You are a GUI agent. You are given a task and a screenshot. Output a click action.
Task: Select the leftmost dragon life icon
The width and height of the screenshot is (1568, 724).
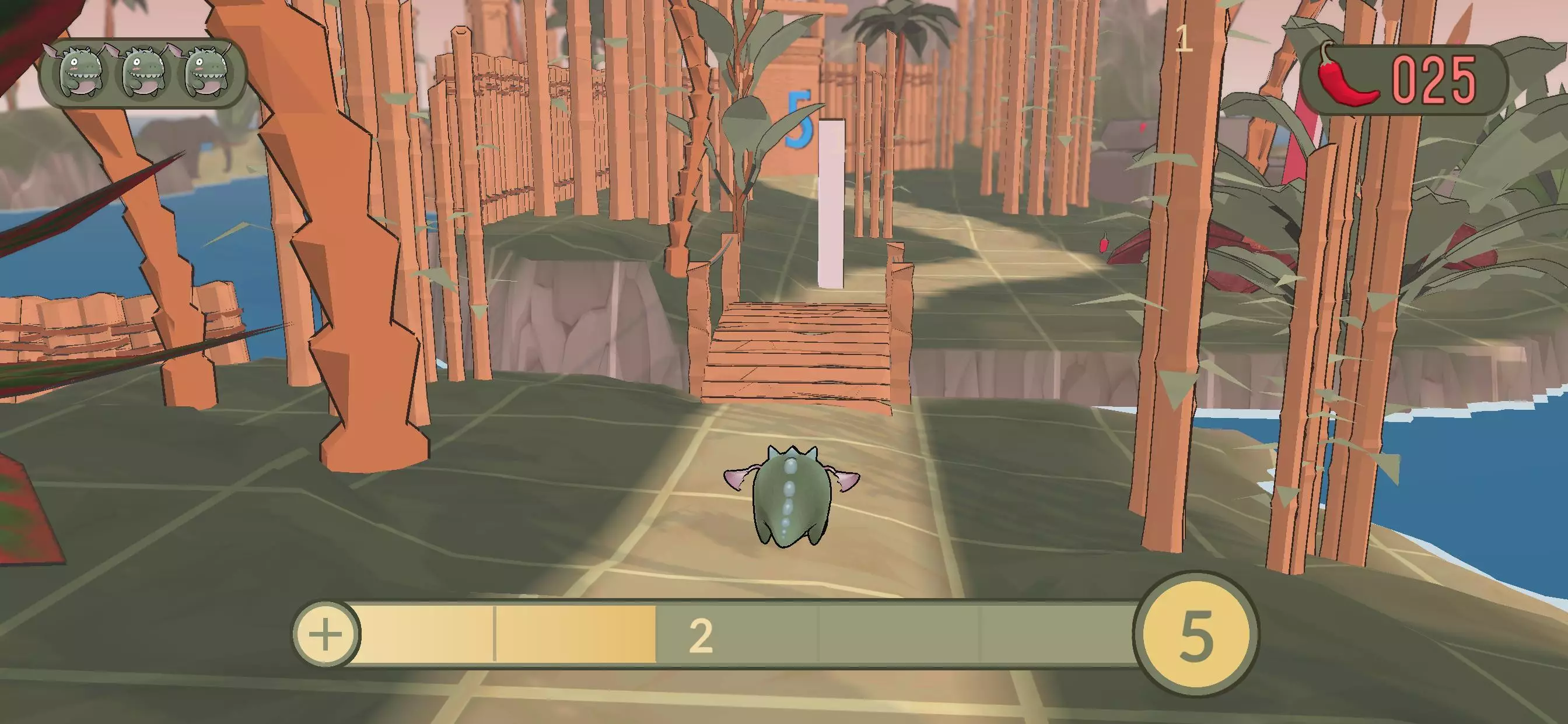tap(80, 71)
